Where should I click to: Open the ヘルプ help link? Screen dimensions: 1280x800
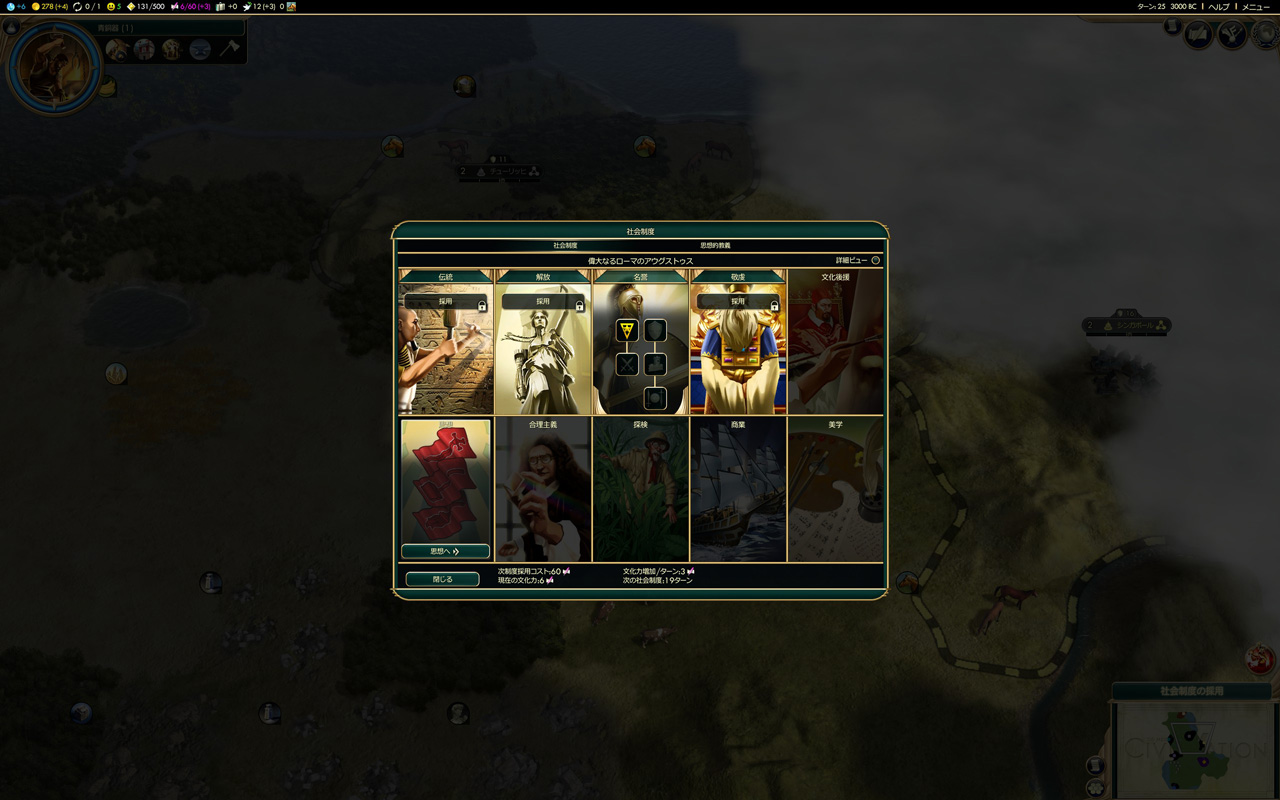click(x=1218, y=7)
